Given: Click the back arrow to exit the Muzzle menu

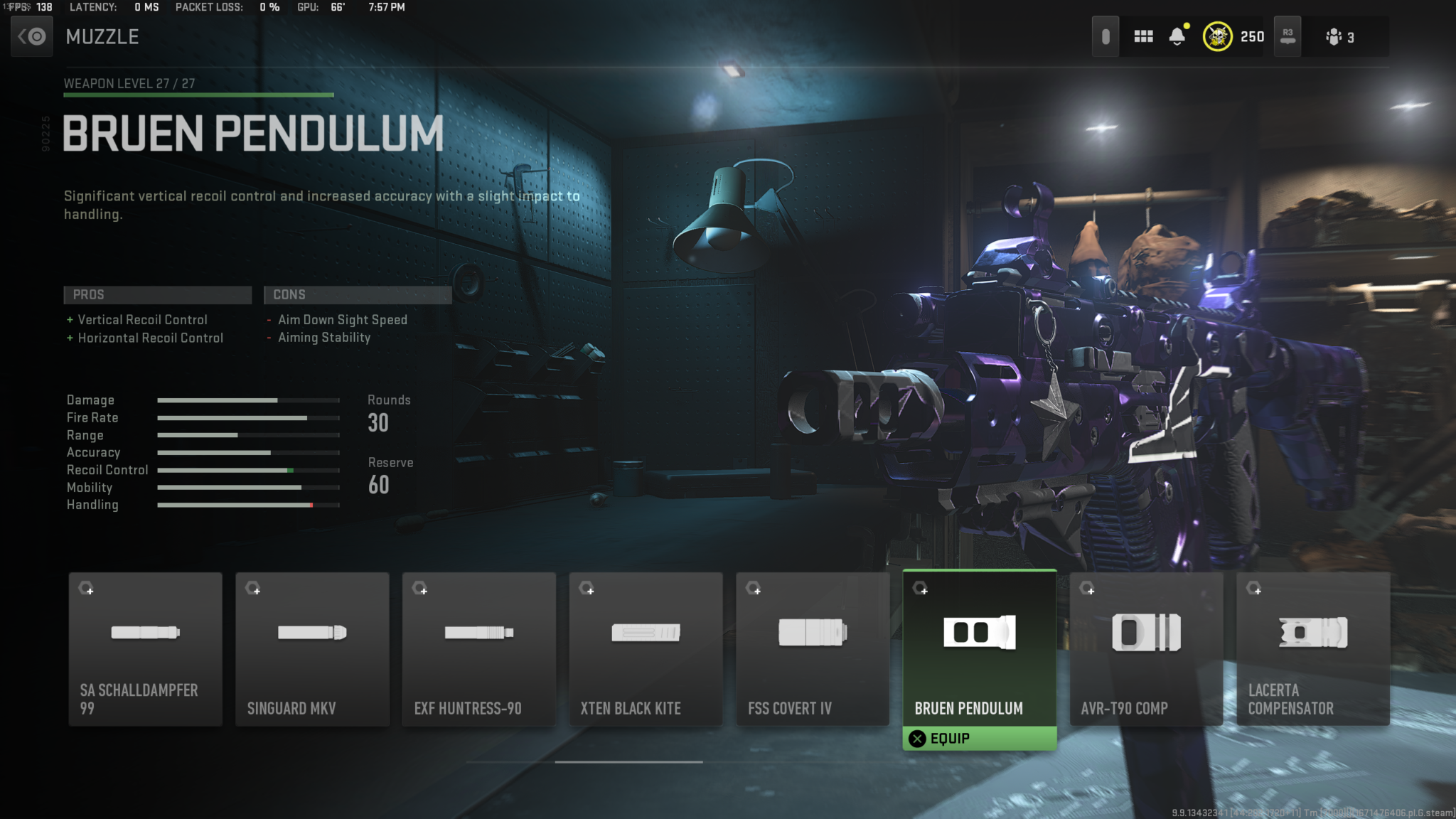Looking at the screenshot, I should coord(31,36).
